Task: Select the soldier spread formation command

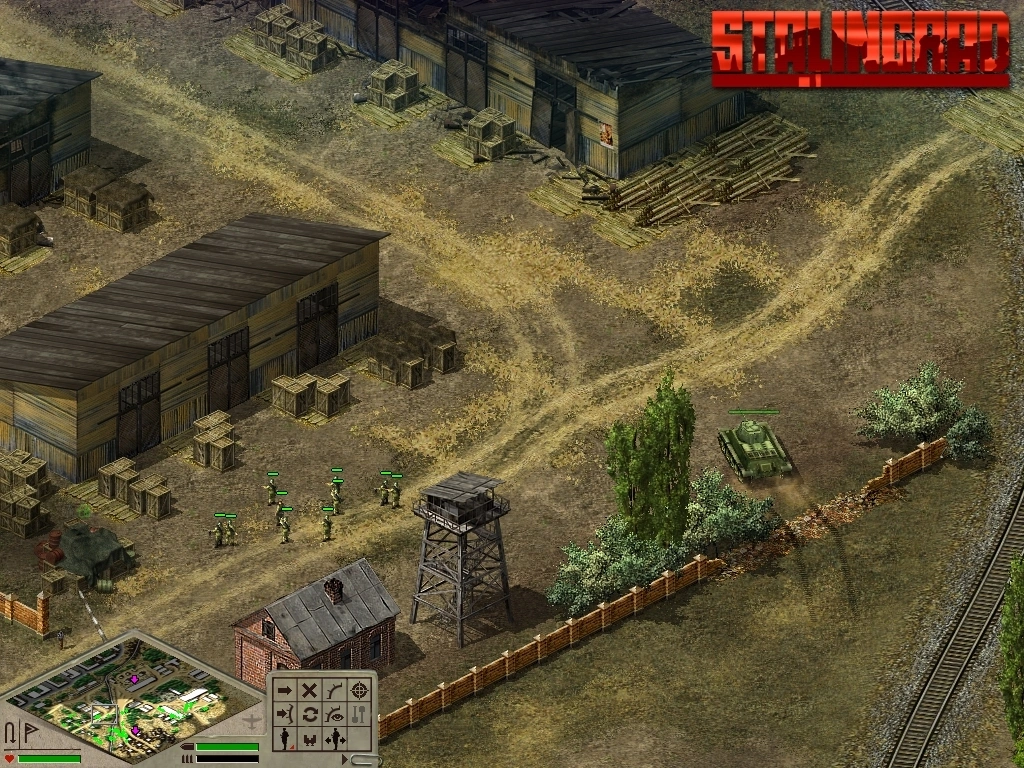Action: (335, 739)
